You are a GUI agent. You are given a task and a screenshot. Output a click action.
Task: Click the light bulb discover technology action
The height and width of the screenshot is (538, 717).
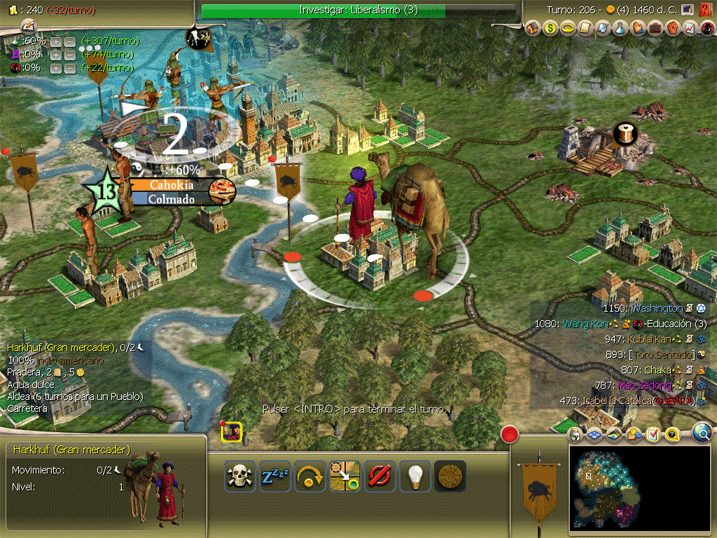click(414, 476)
